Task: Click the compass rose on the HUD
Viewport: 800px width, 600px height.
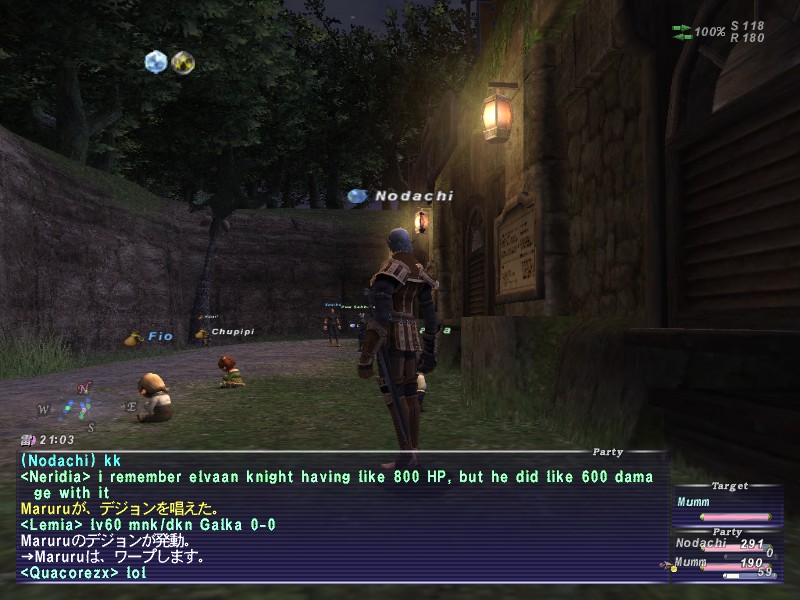Action: (75, 407)
